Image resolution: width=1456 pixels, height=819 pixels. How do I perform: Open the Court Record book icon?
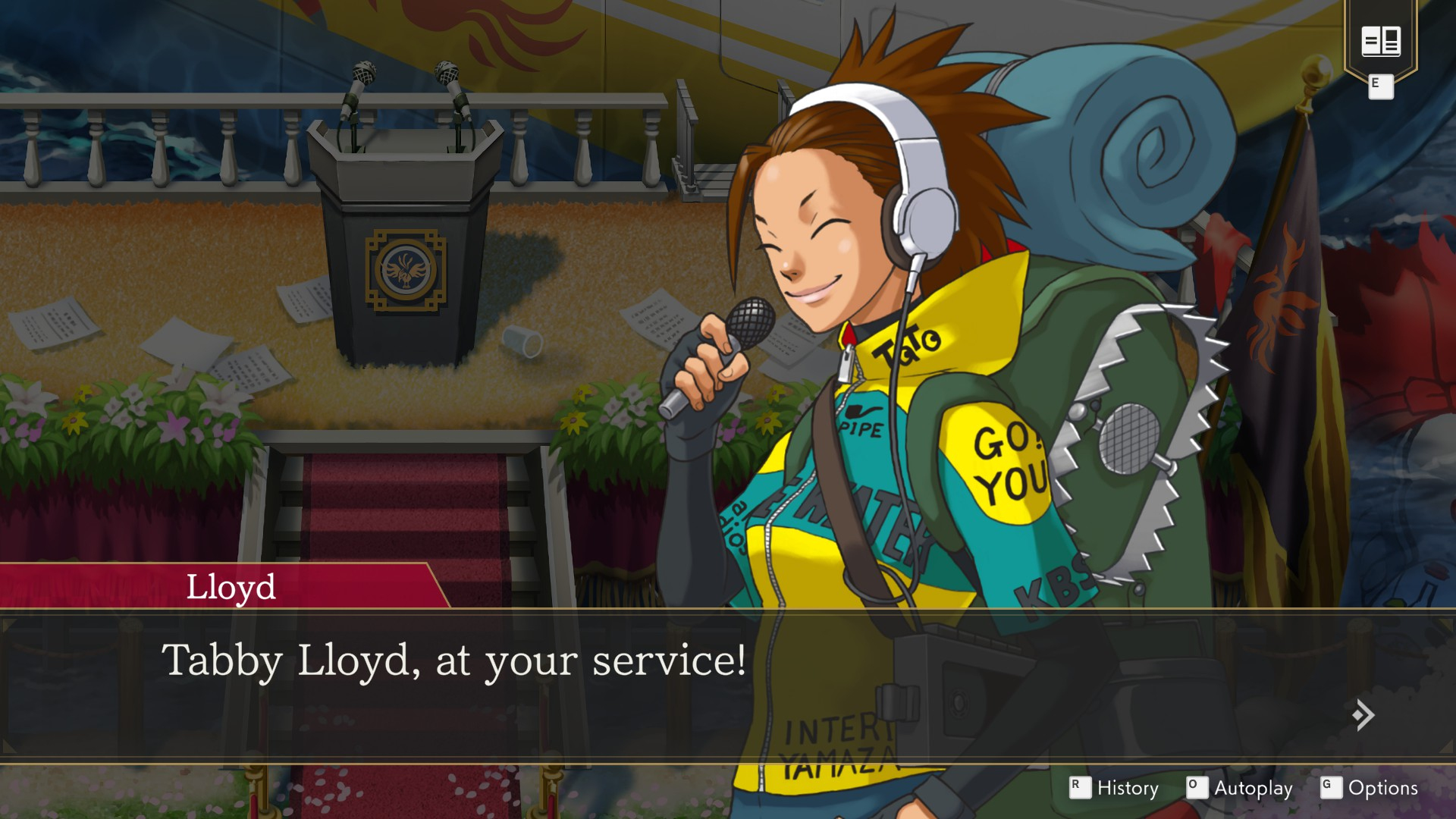click(x=1380, y=41)
